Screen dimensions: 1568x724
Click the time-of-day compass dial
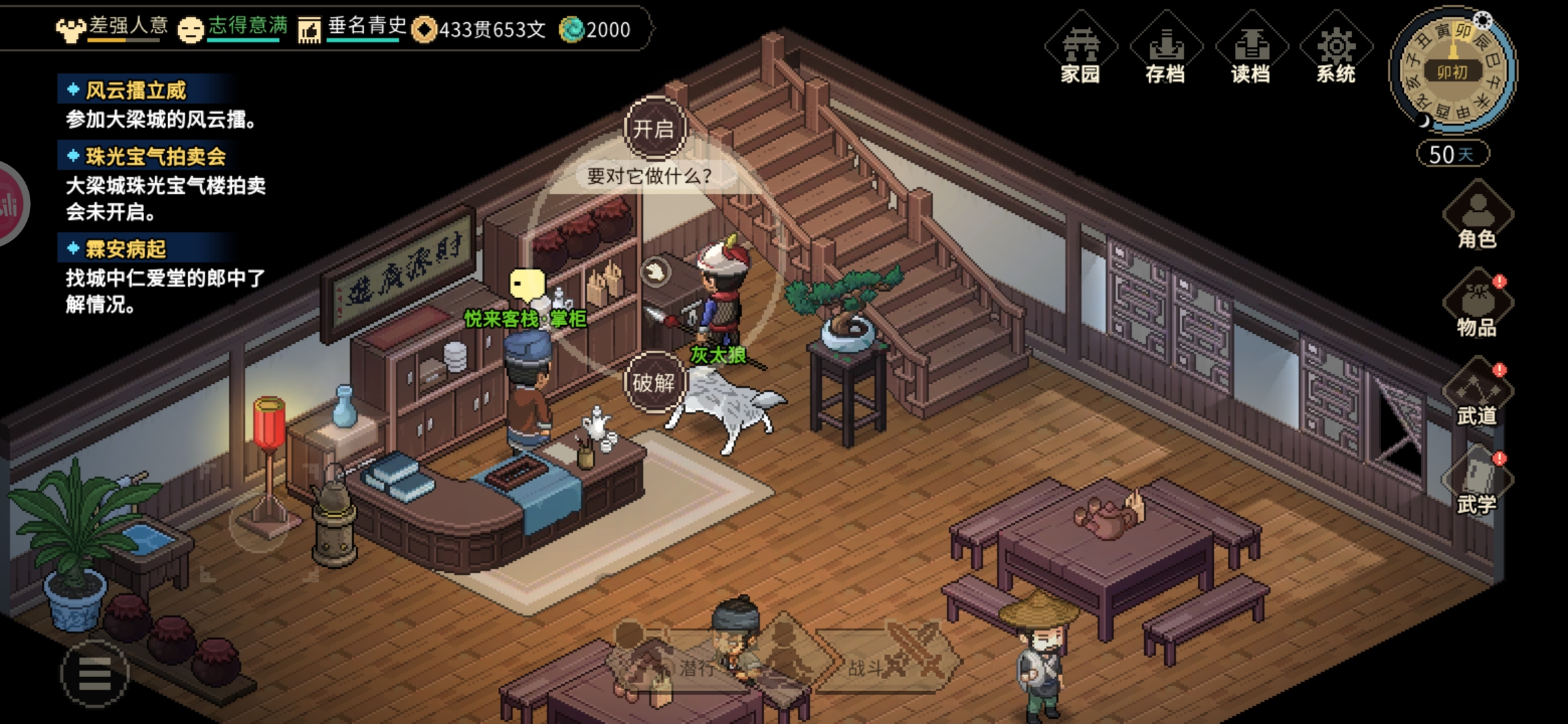(x=1452, y=70)
